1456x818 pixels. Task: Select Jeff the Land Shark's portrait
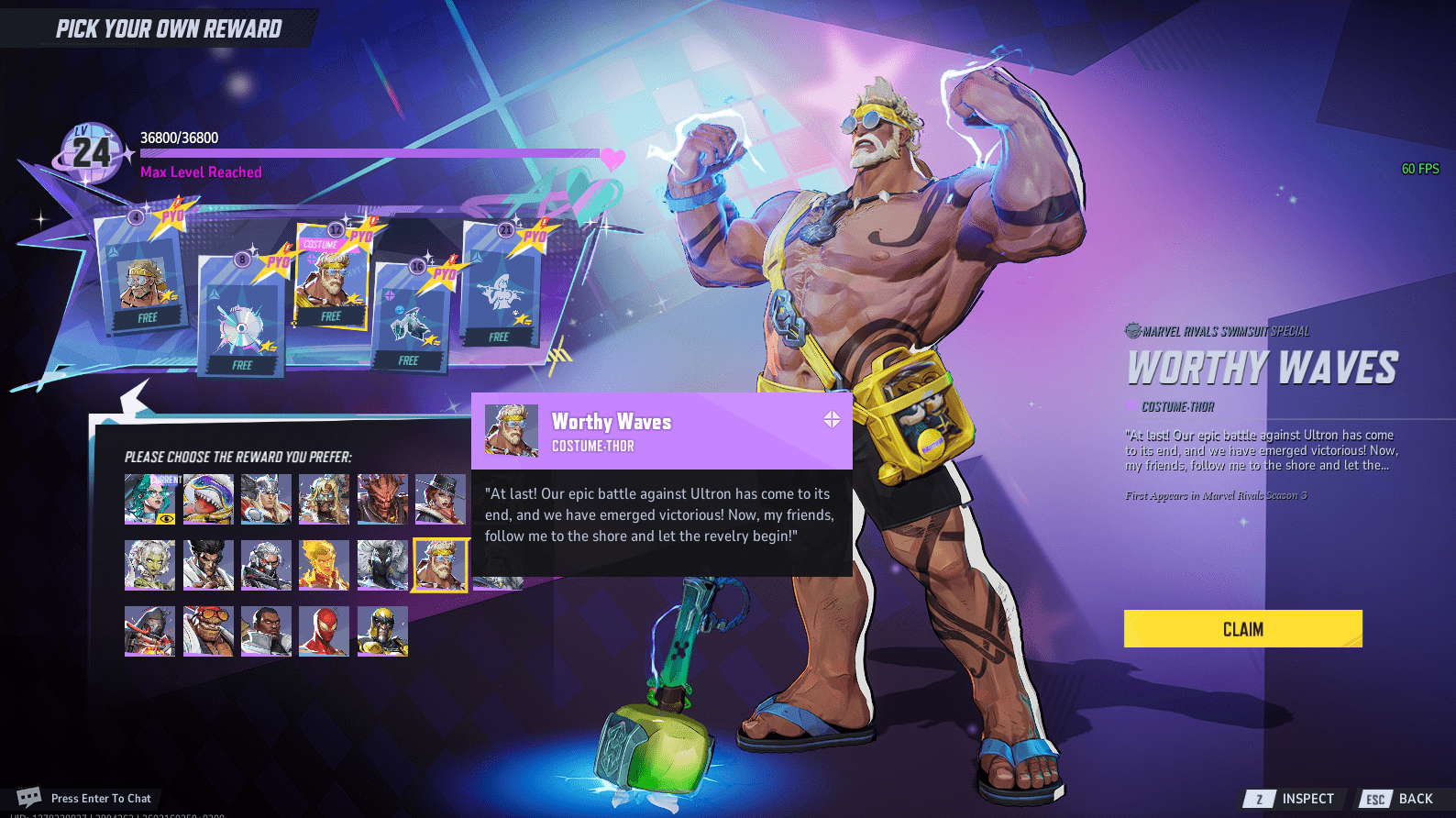click(x=208, y=498)
